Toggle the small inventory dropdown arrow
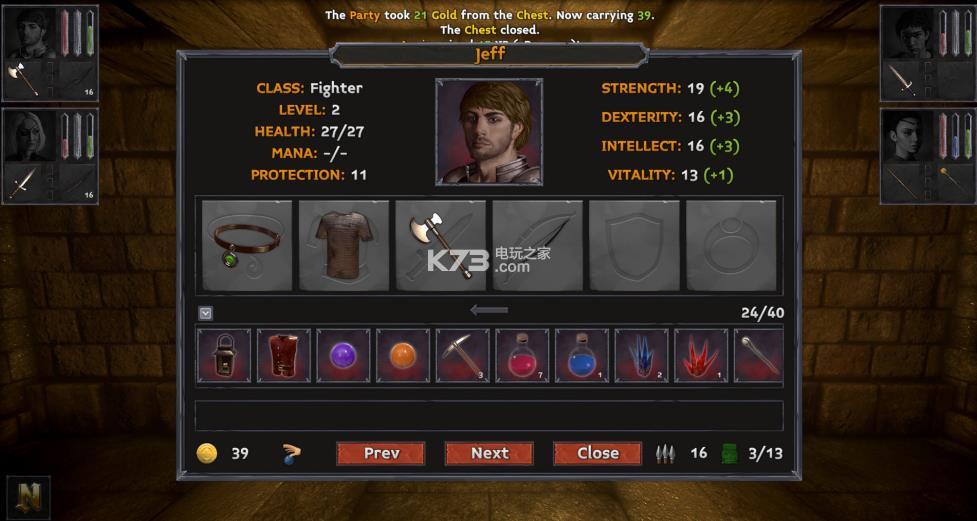Image resolution: width=977 pixels, height=521 pixels. 205,313
